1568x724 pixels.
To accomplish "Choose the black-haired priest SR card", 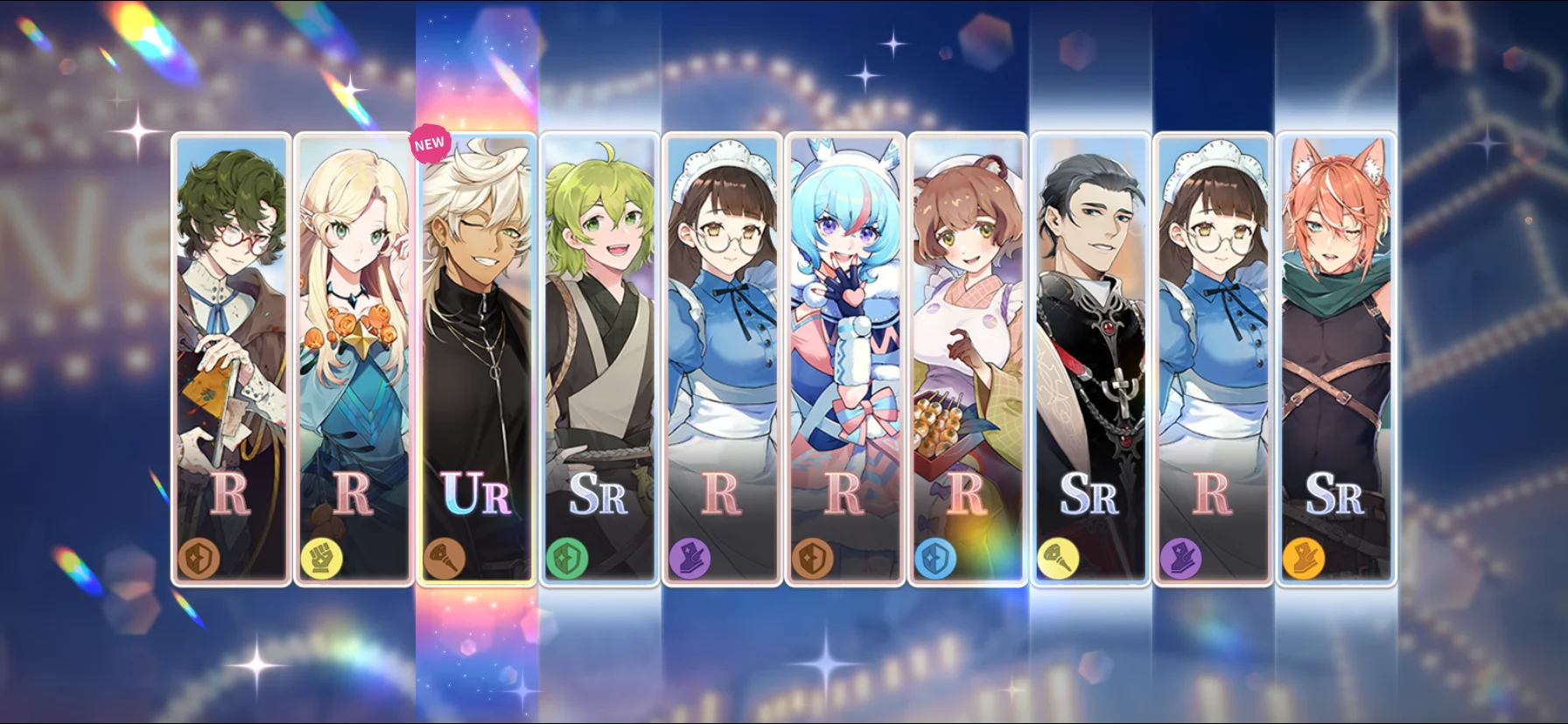I will [x=1089, y=359].
